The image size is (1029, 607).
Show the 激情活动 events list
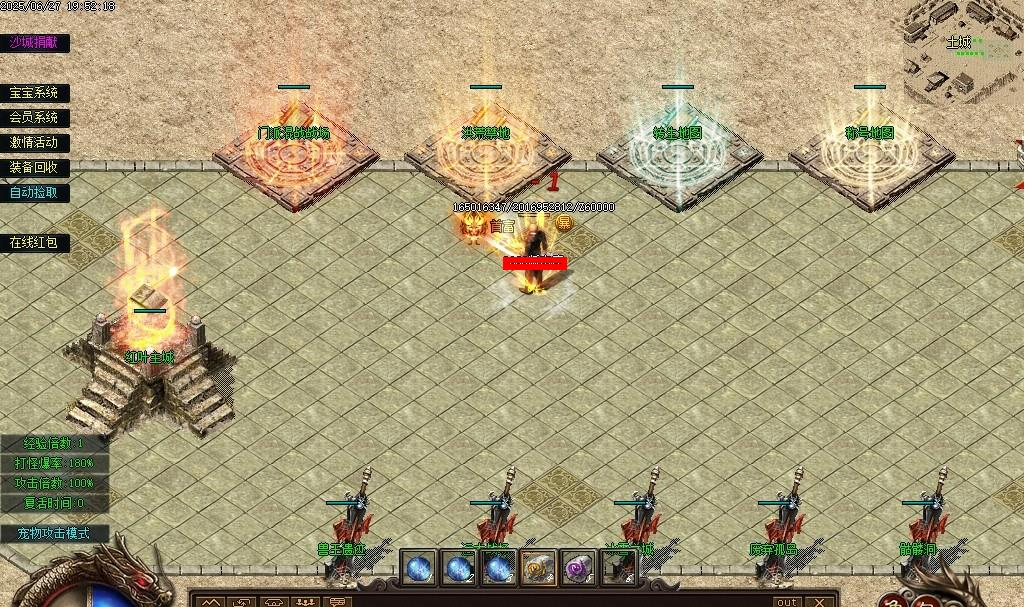(x=34, y=143)
